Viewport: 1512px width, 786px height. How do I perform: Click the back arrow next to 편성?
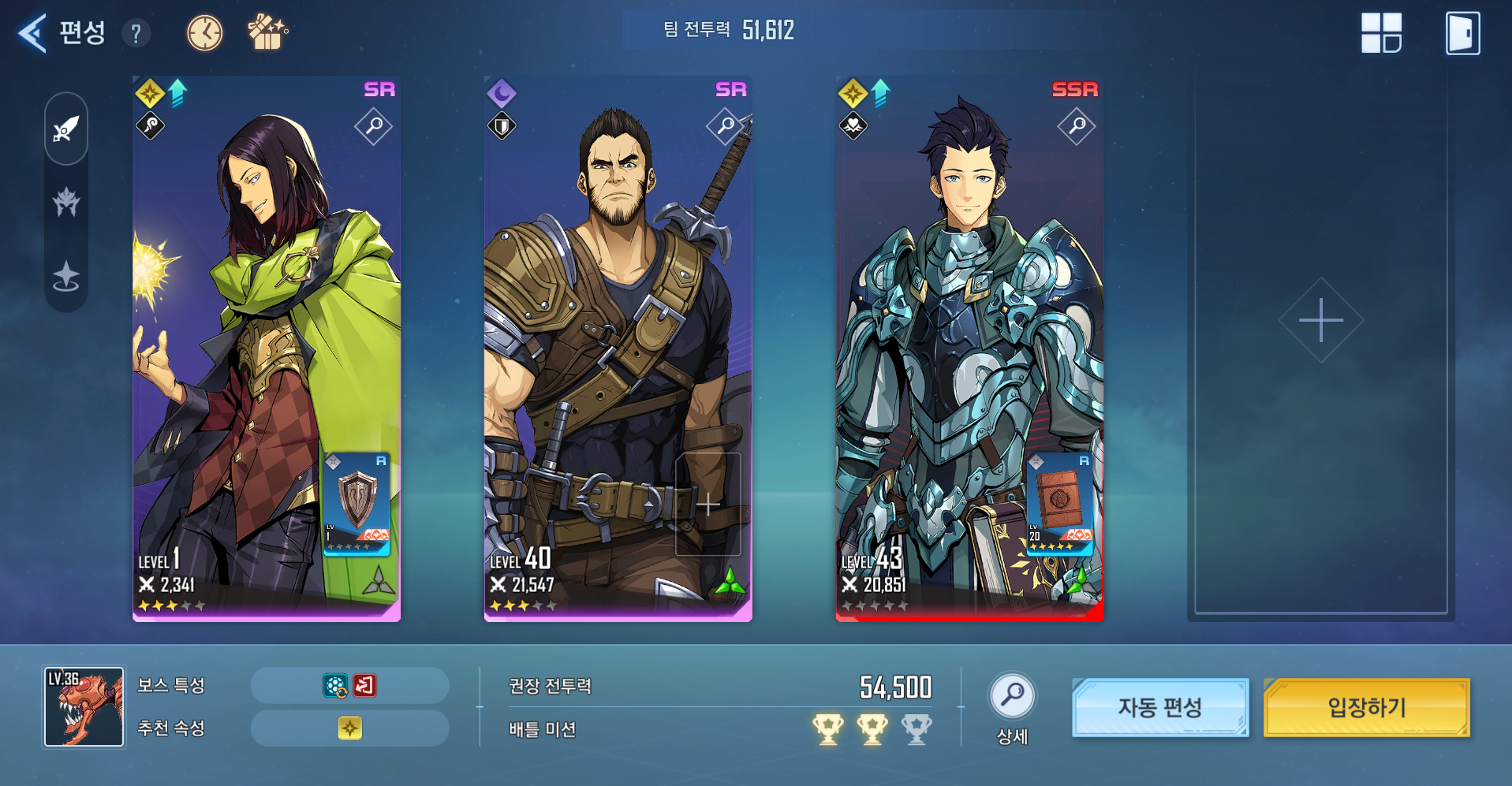tap(30, 33)
